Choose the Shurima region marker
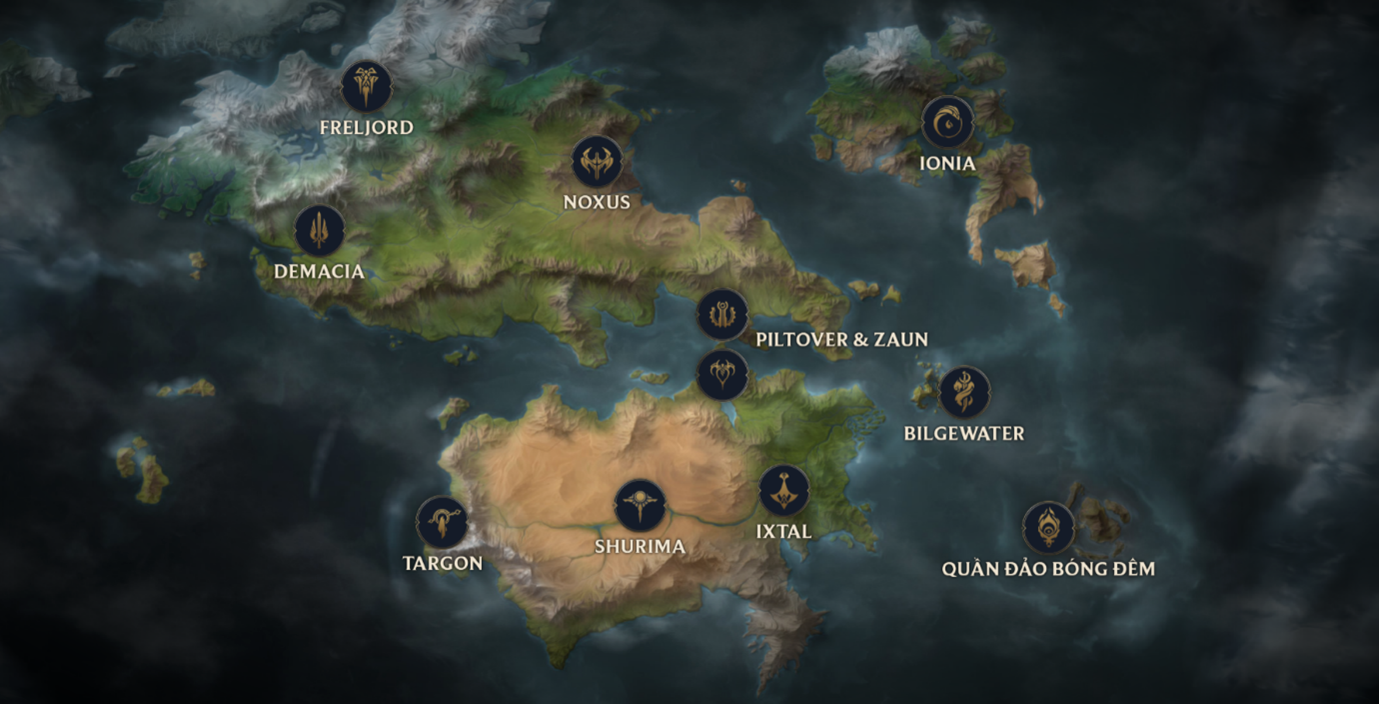Screen dimensions: 1379x704 (640, 505)
